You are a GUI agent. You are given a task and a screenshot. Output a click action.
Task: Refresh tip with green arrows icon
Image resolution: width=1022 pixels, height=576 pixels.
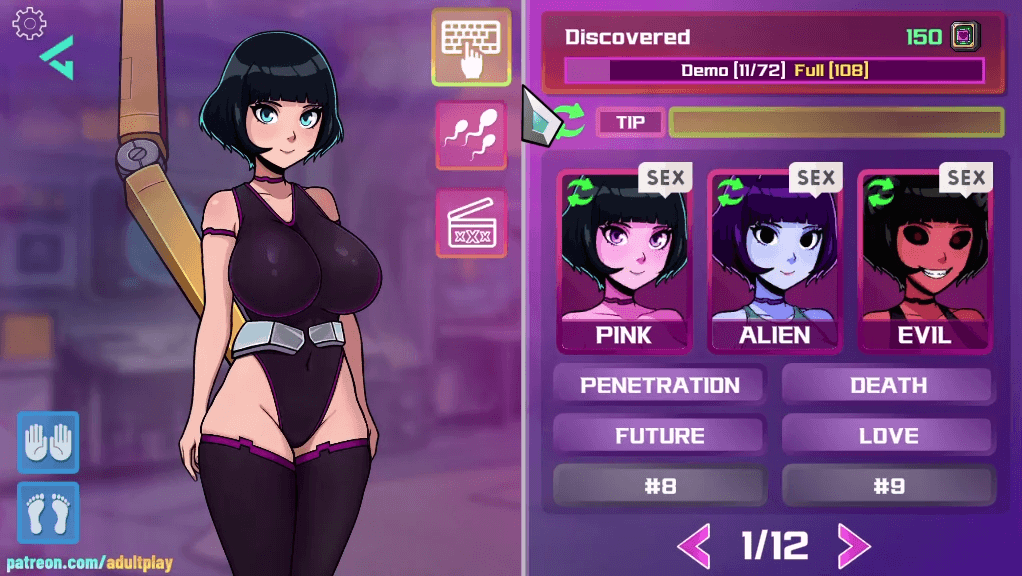(570, 121)
